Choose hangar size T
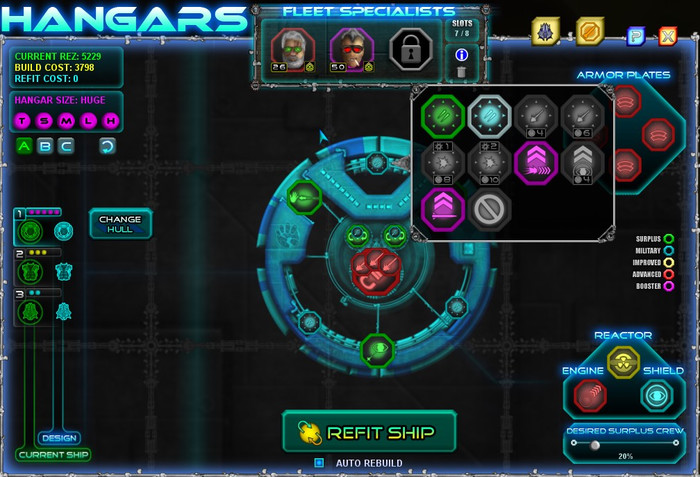This screenshot has width=700, height=477. [x=23, y=121]
